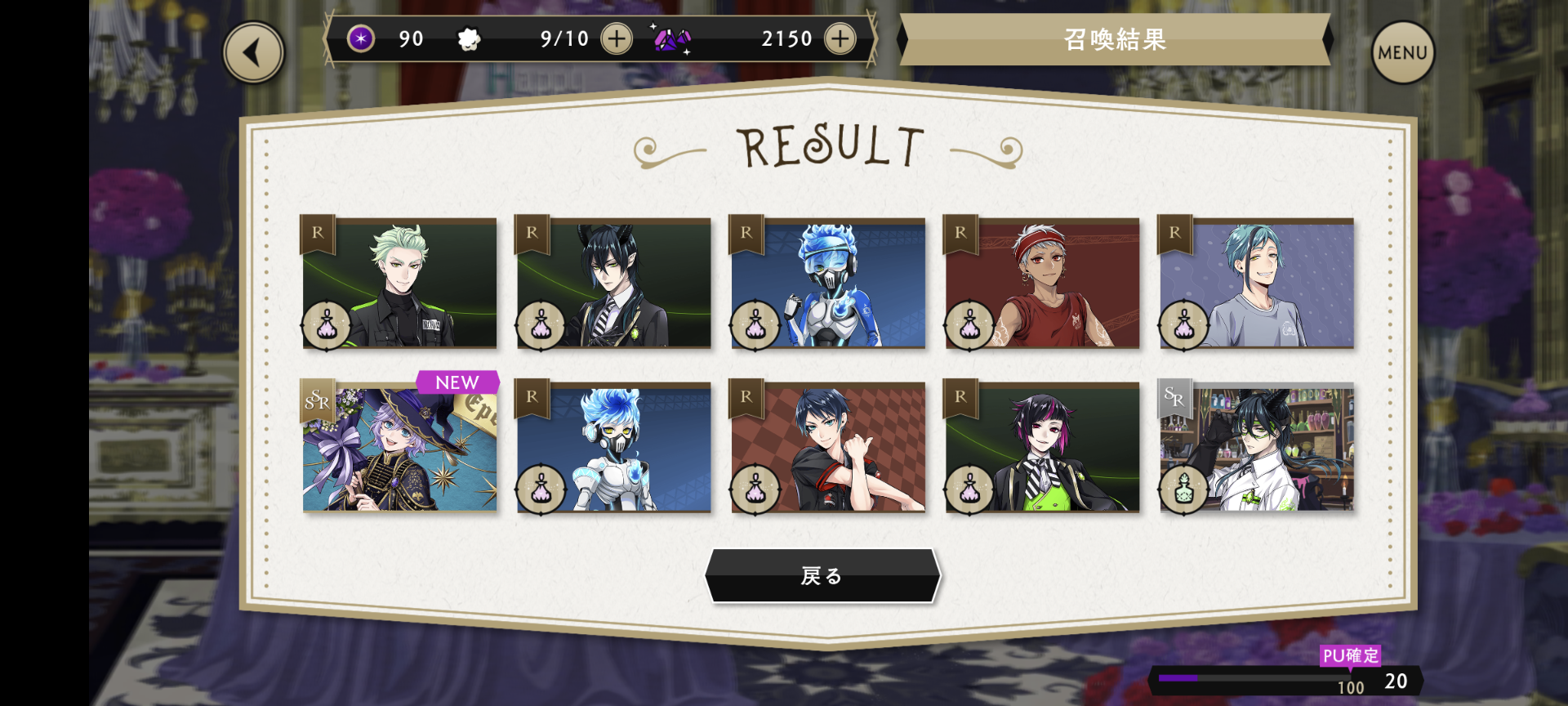This screenshot has width=1568, height=706.
Task: Open the MENU button
Action: [1402, 53]
